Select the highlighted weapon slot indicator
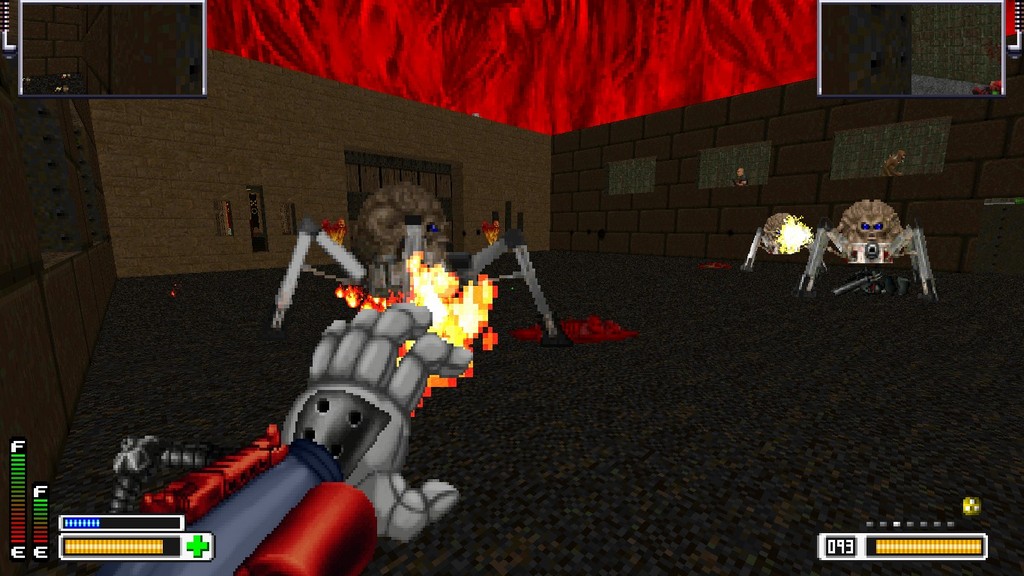This screenshot has width=1024, height=576. point(896,523)
